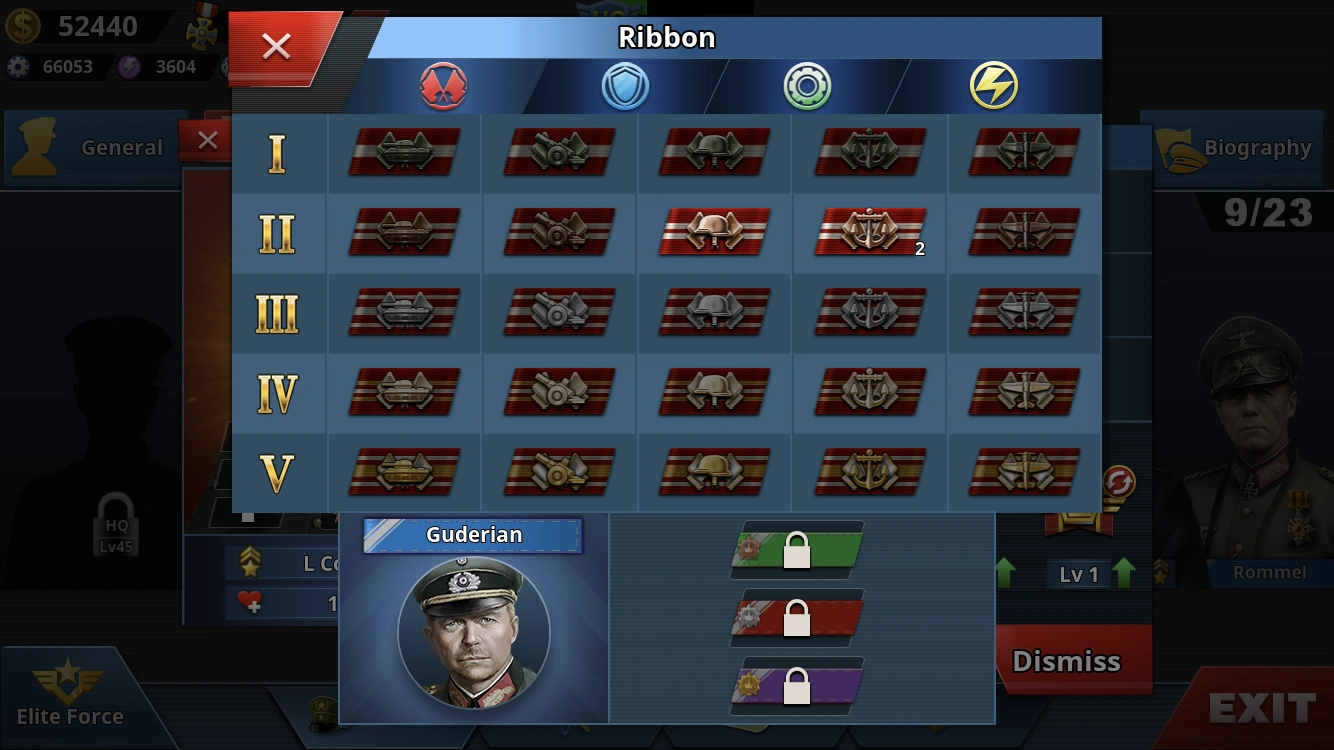This screenshot has width=1334, height=750.
Task: Switch to the red attack ribbon tab
Action: click(x=443, y=86)
